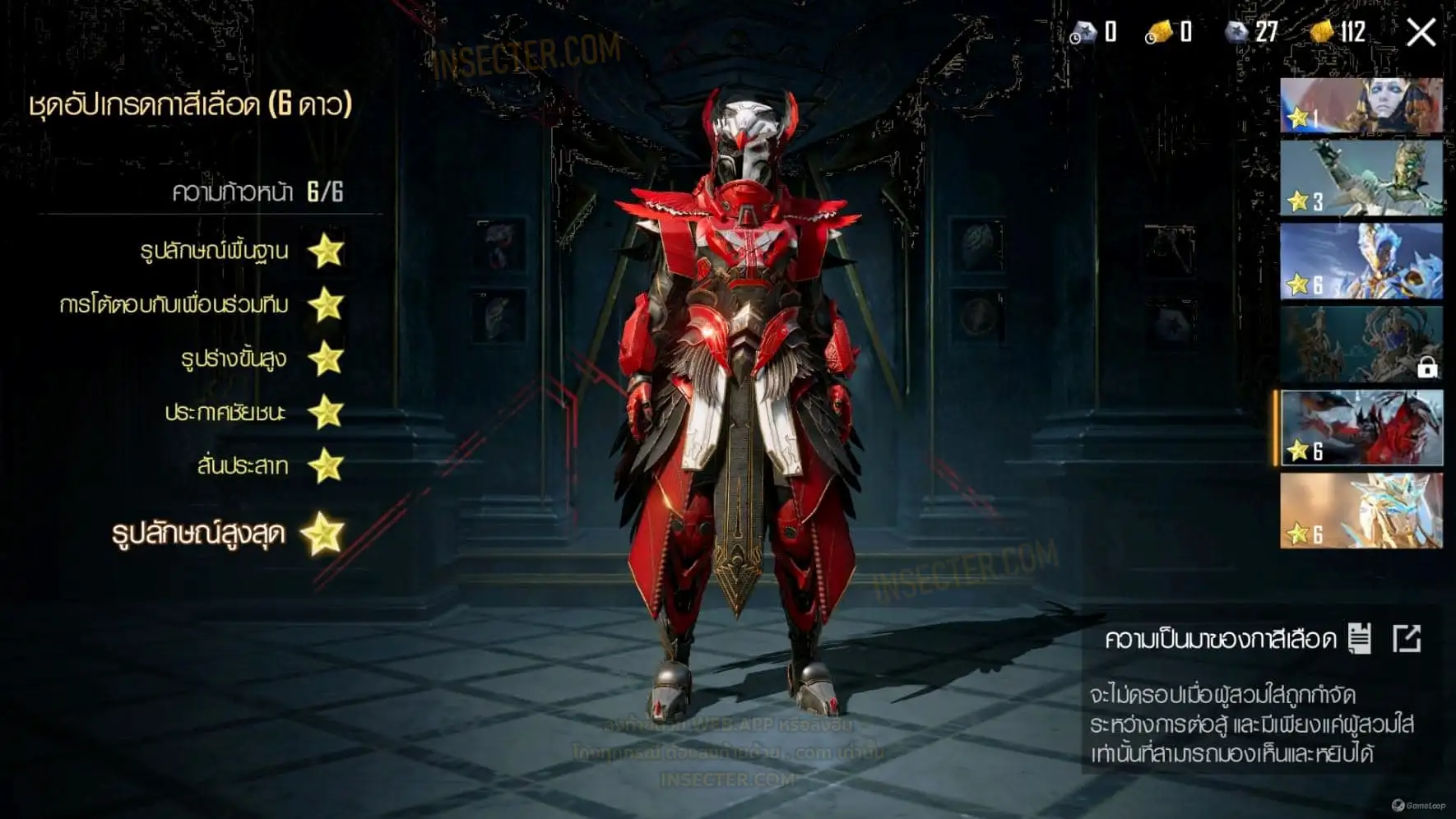
Task: Click the share arrow icon
Action: [x=1407, y=638]
